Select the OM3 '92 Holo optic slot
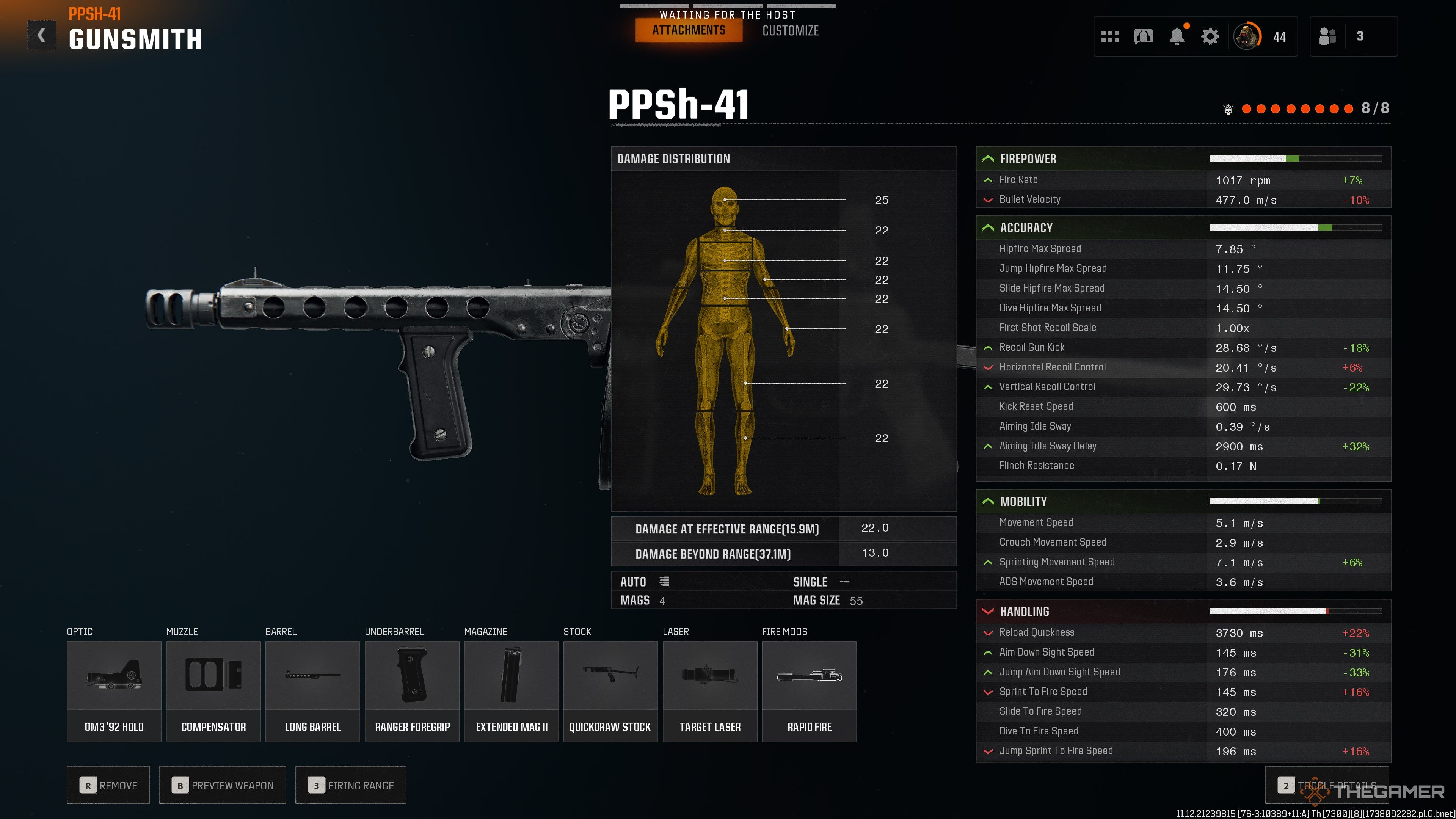 (114, 691)
